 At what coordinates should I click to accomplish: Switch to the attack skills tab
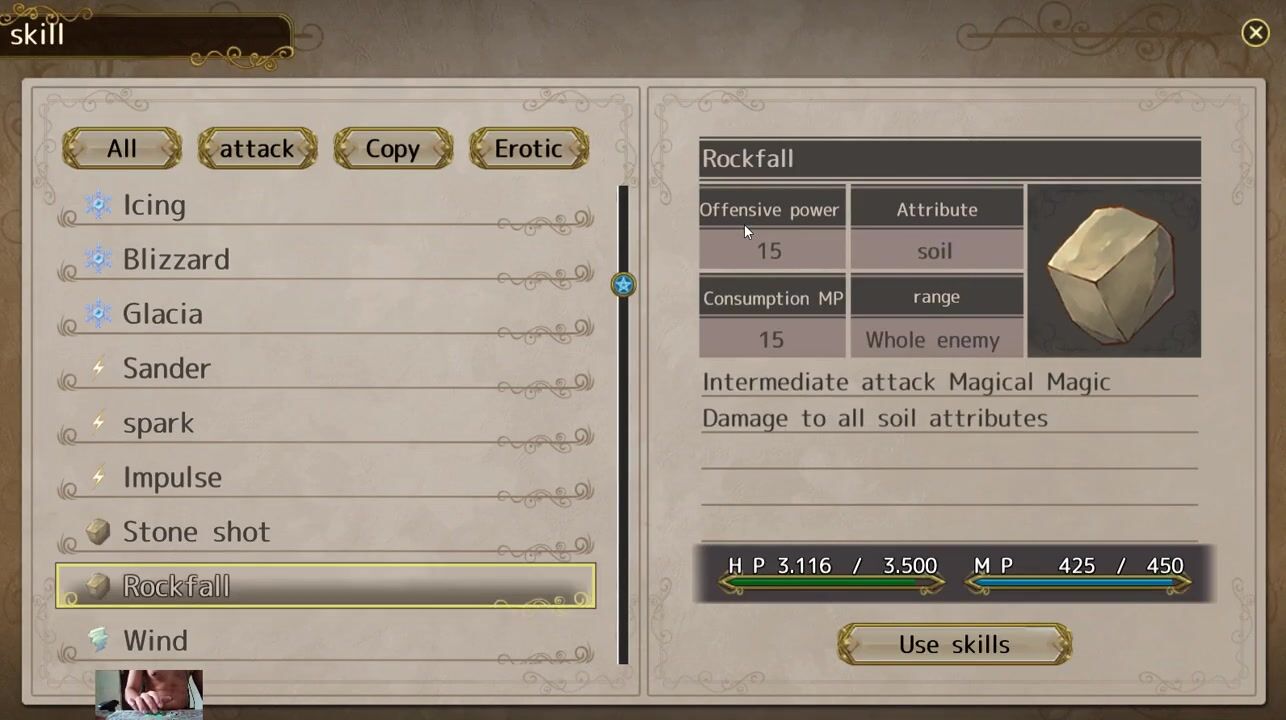point(257,149)
